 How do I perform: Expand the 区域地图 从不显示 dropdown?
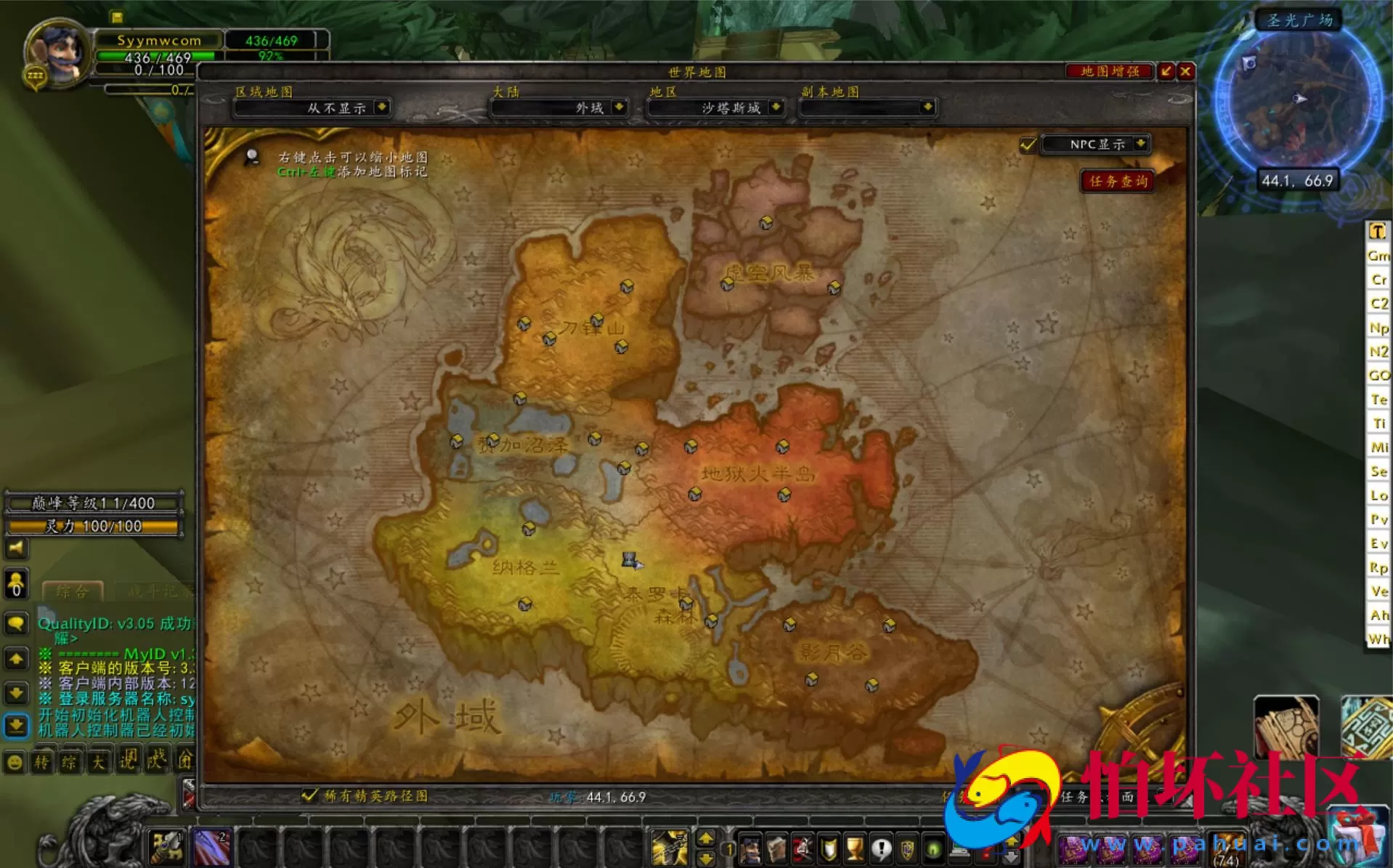[311, 108]
